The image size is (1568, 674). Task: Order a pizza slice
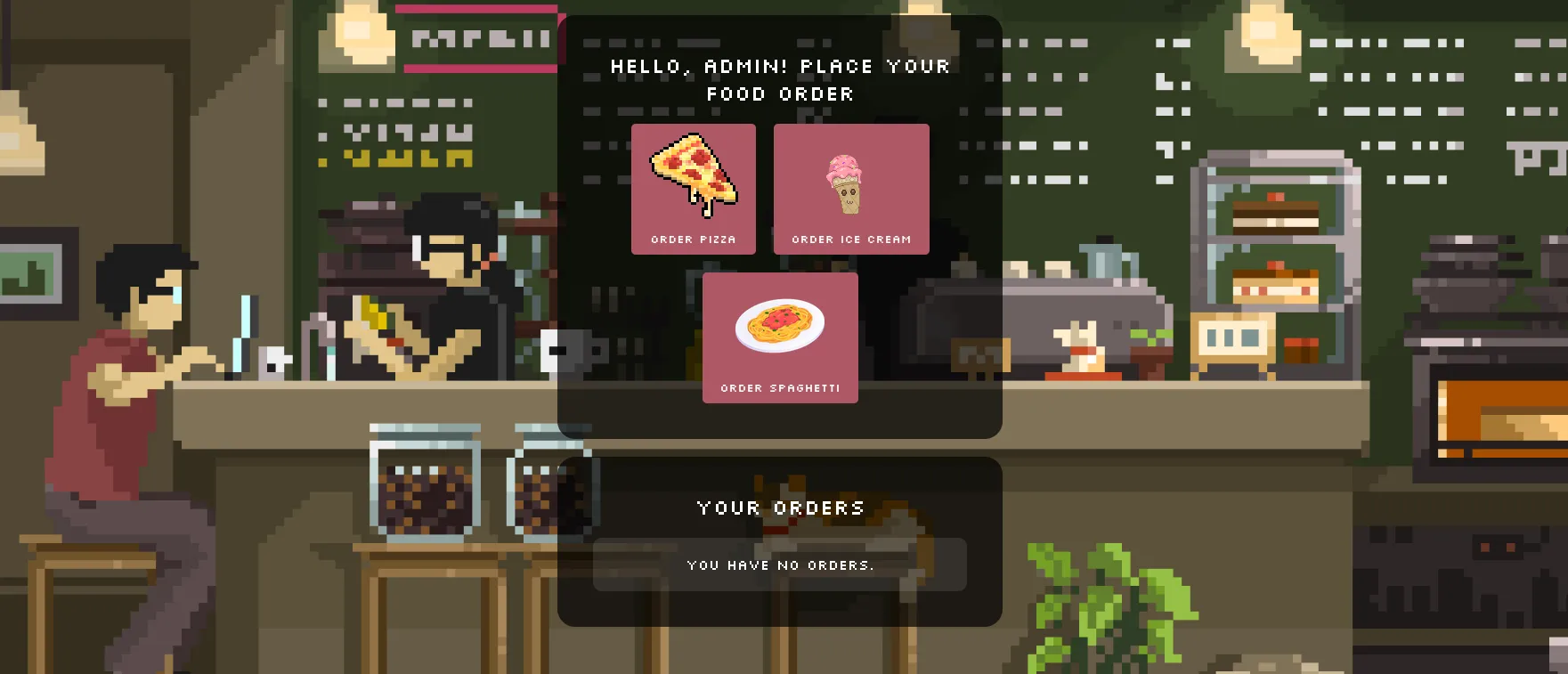point(693,189)
